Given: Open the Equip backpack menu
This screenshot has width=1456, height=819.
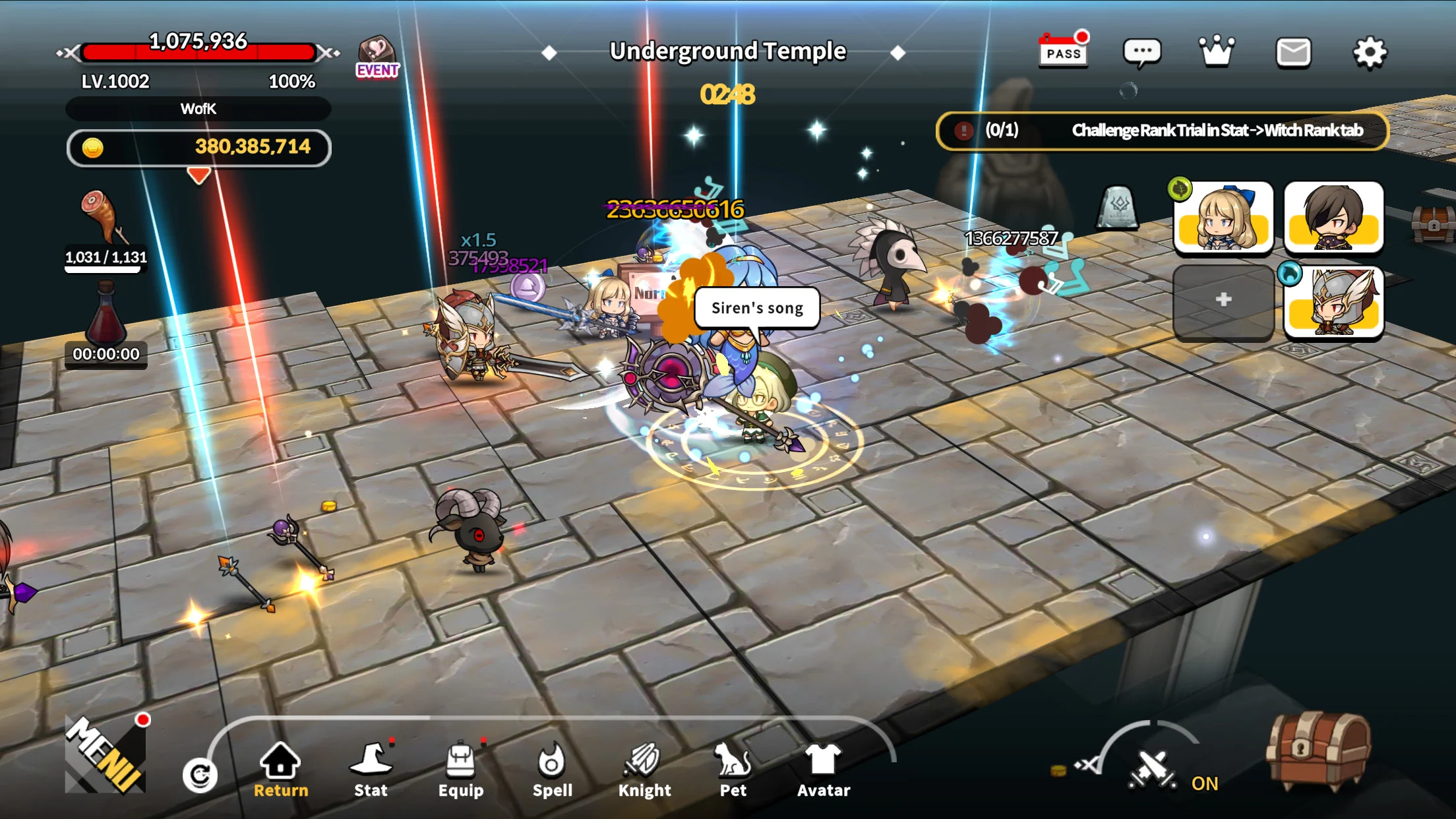Looking at the screenshot, I should pos(461,770).
